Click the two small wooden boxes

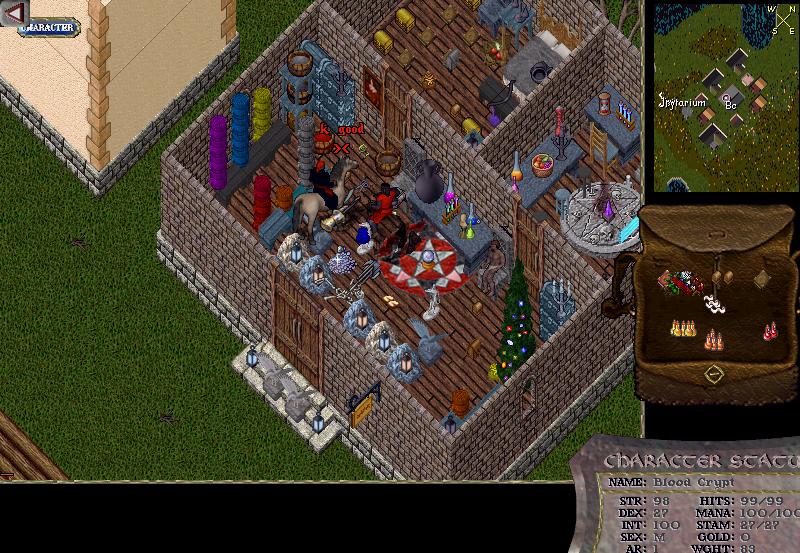723,278
